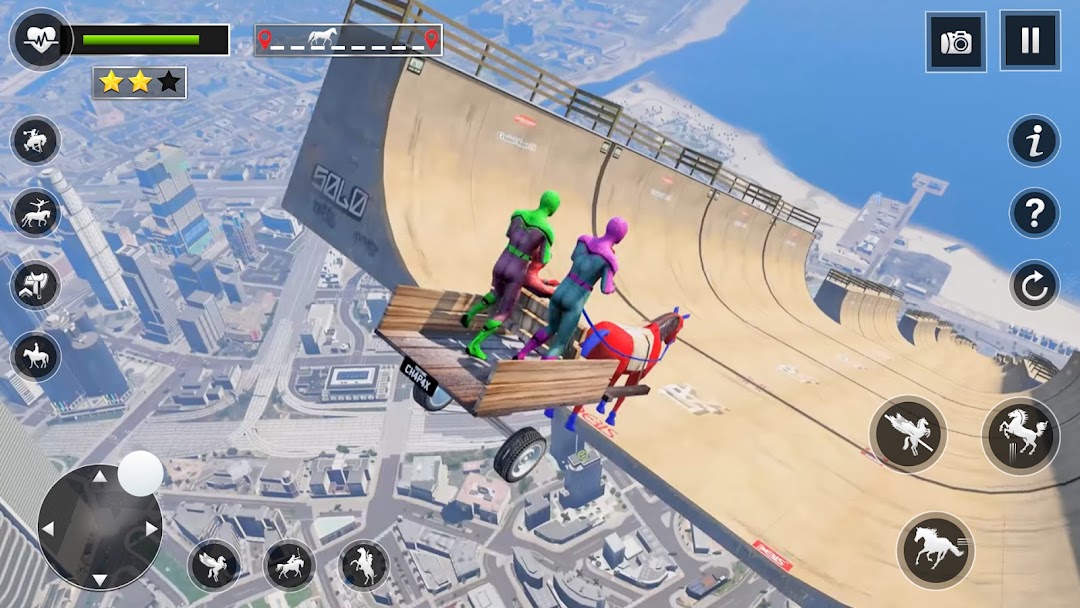Open the question mark help

click(x=1034, y=212)
